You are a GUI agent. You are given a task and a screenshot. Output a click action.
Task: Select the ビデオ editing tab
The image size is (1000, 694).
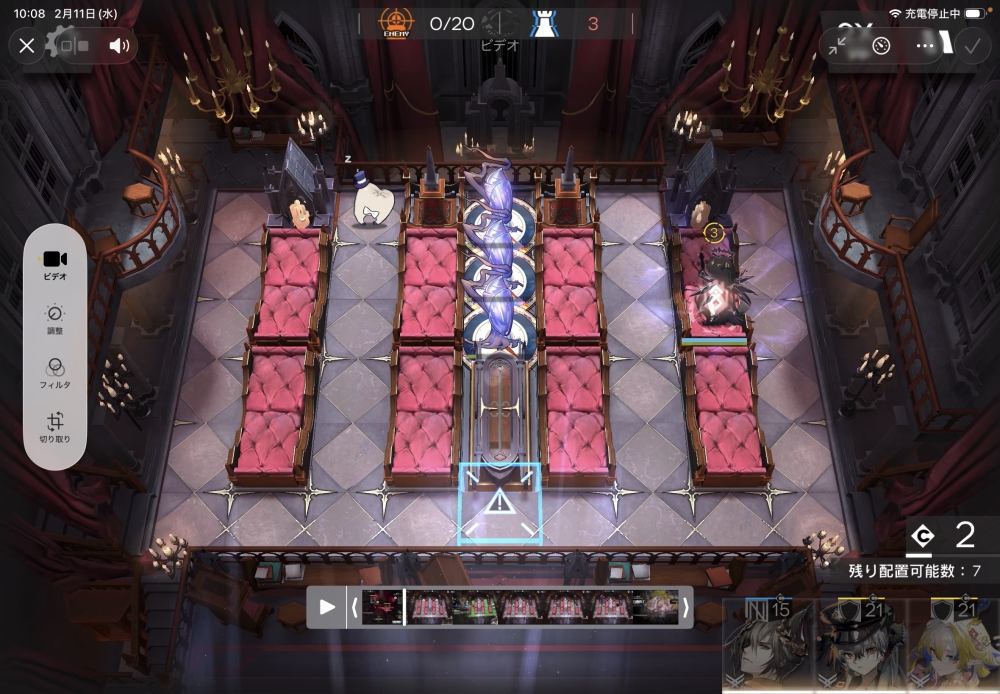56,264
